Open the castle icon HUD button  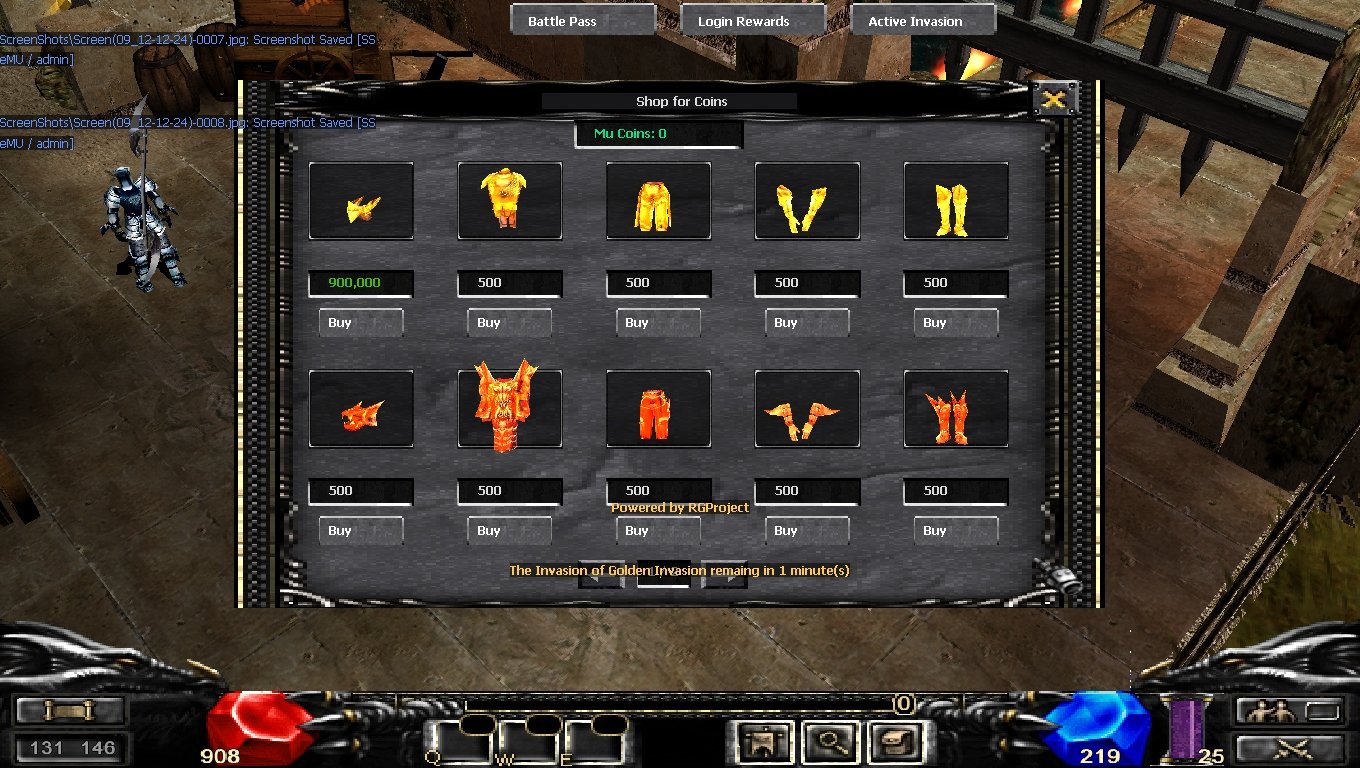pos(766,742)
